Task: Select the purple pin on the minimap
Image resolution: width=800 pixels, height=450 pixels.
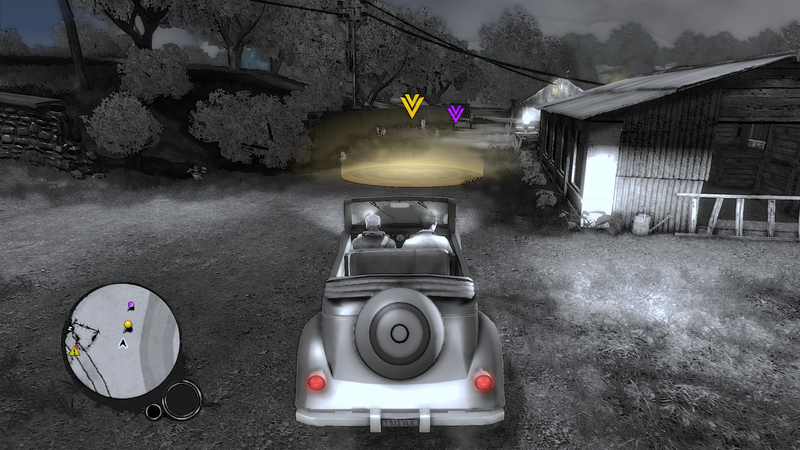Action: tap(131, 304)
